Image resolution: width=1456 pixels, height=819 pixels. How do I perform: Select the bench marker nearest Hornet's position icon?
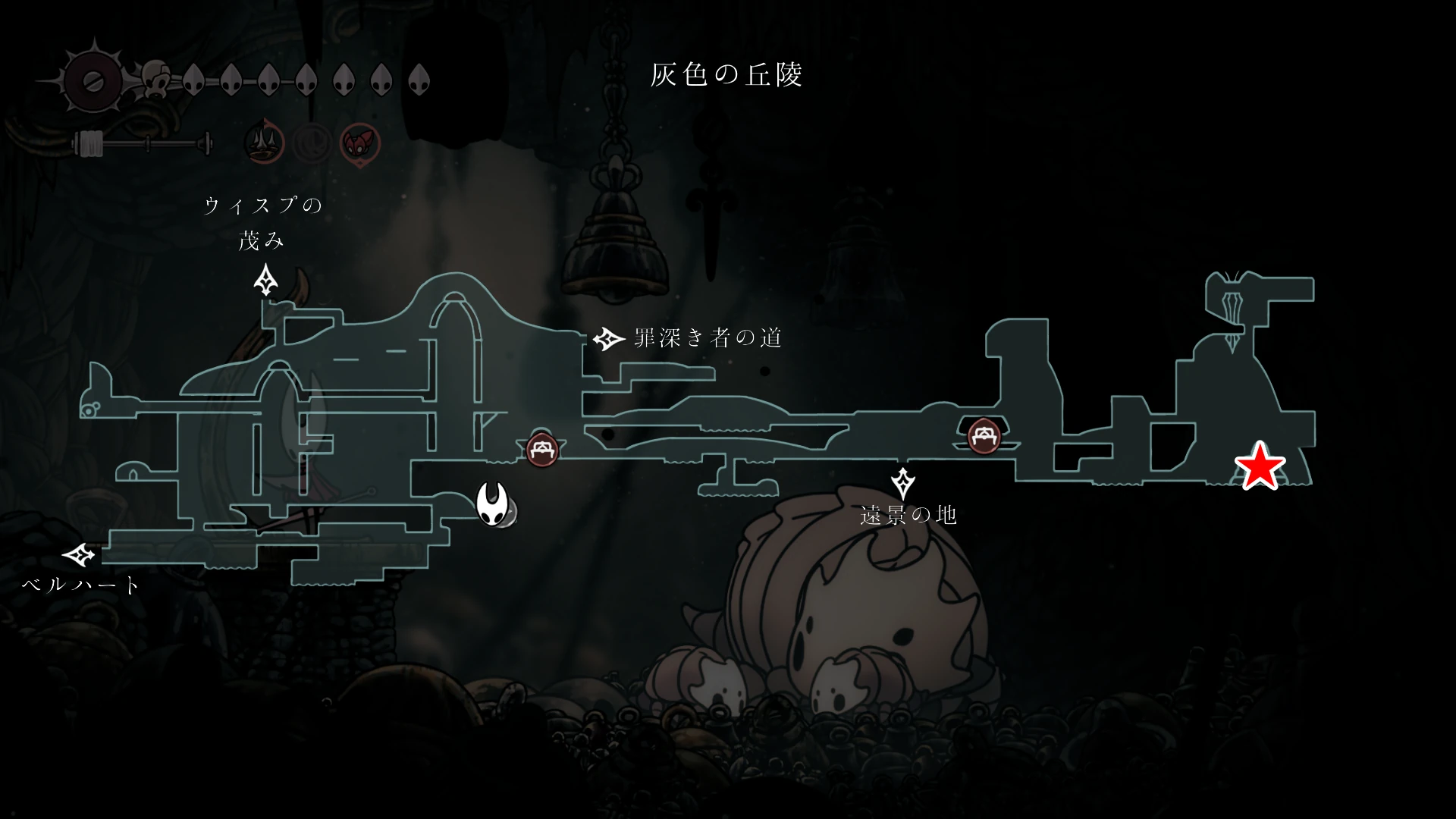542,450
